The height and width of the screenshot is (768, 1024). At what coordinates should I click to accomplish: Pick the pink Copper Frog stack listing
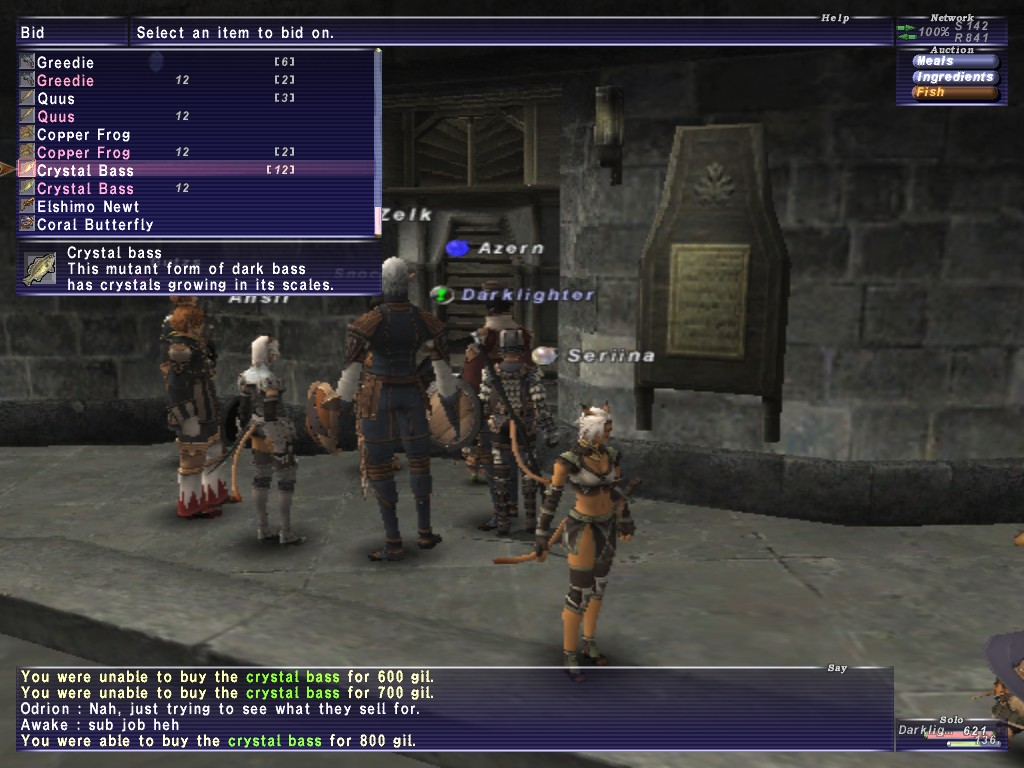[84, 153]
